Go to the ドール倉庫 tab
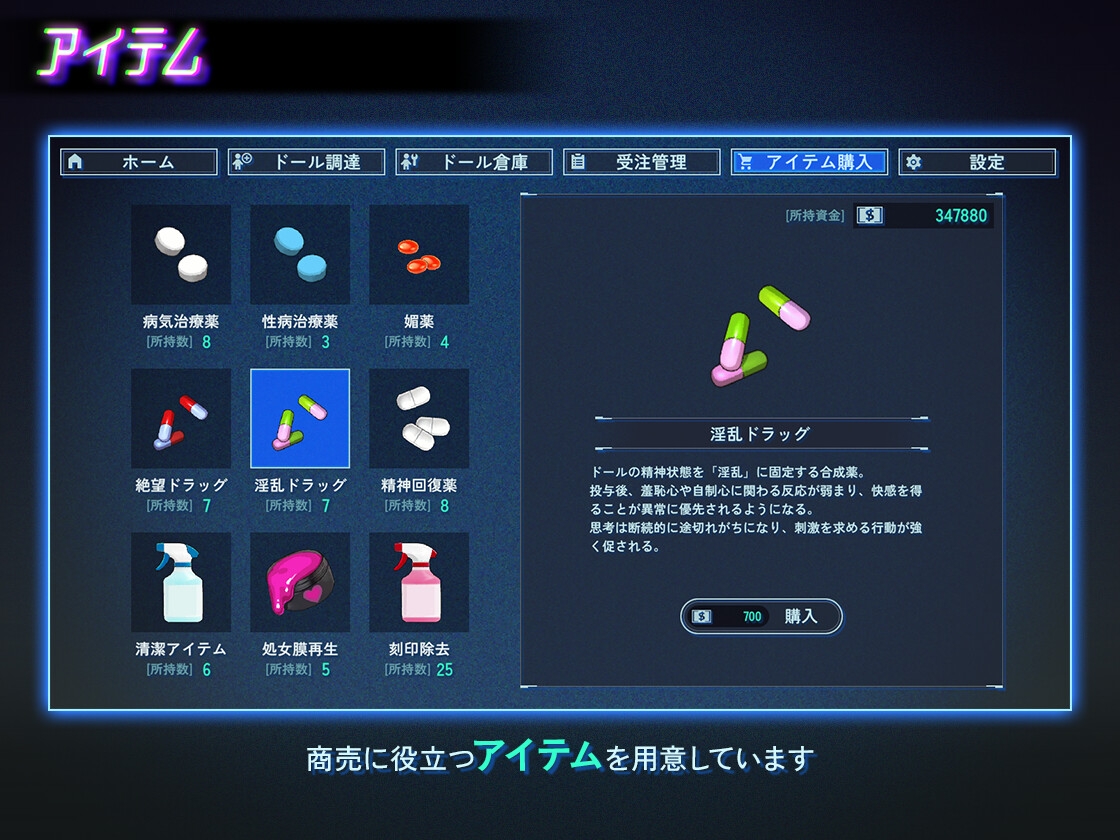 tap(475, 162)
